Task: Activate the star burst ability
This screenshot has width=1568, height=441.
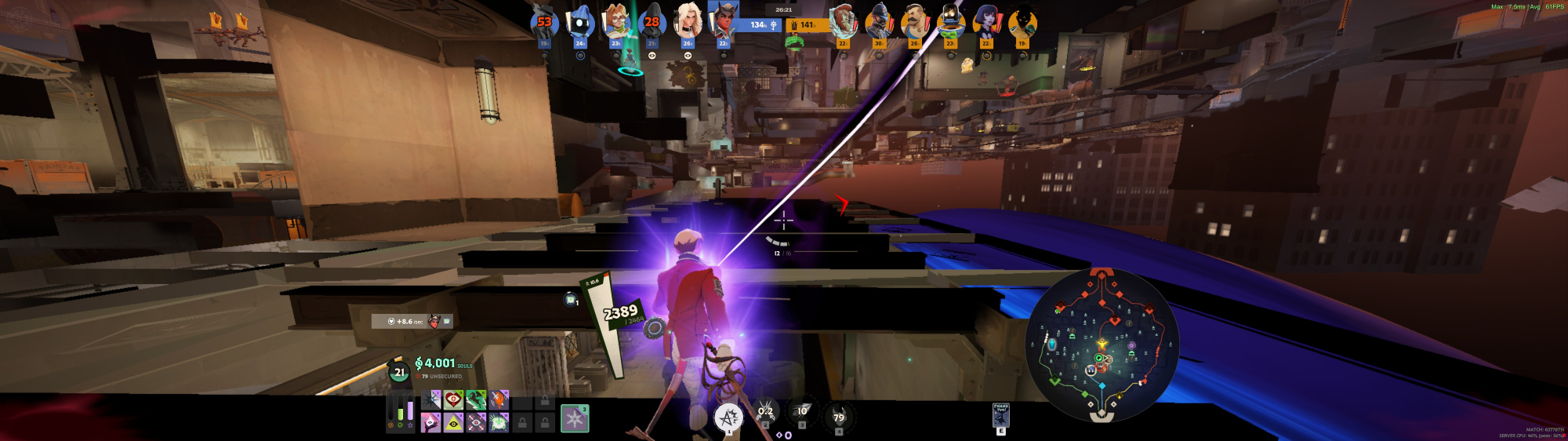Action: (x=728, y=417)
